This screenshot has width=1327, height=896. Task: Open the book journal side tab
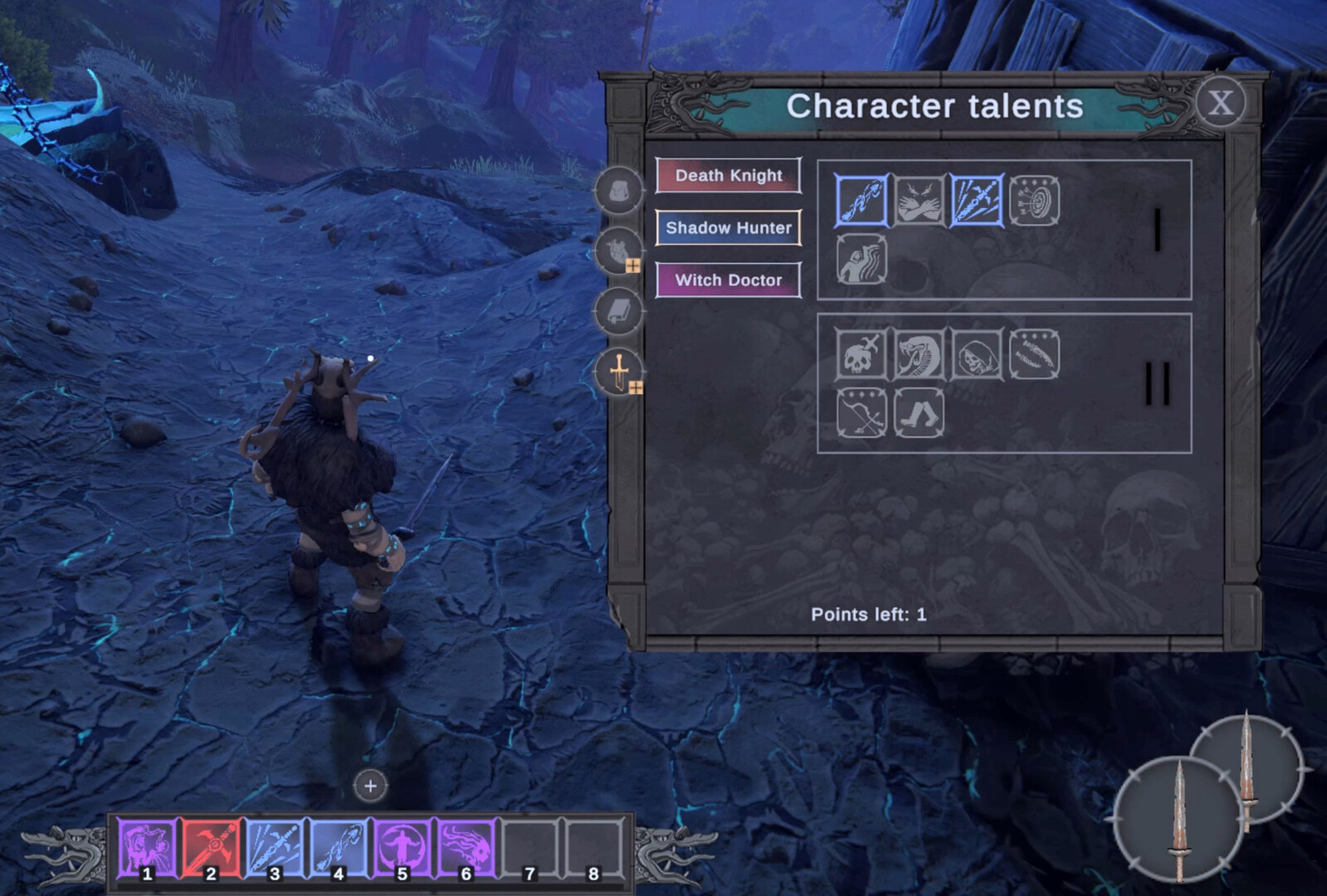pyautogui.click(x=618, y=311)
